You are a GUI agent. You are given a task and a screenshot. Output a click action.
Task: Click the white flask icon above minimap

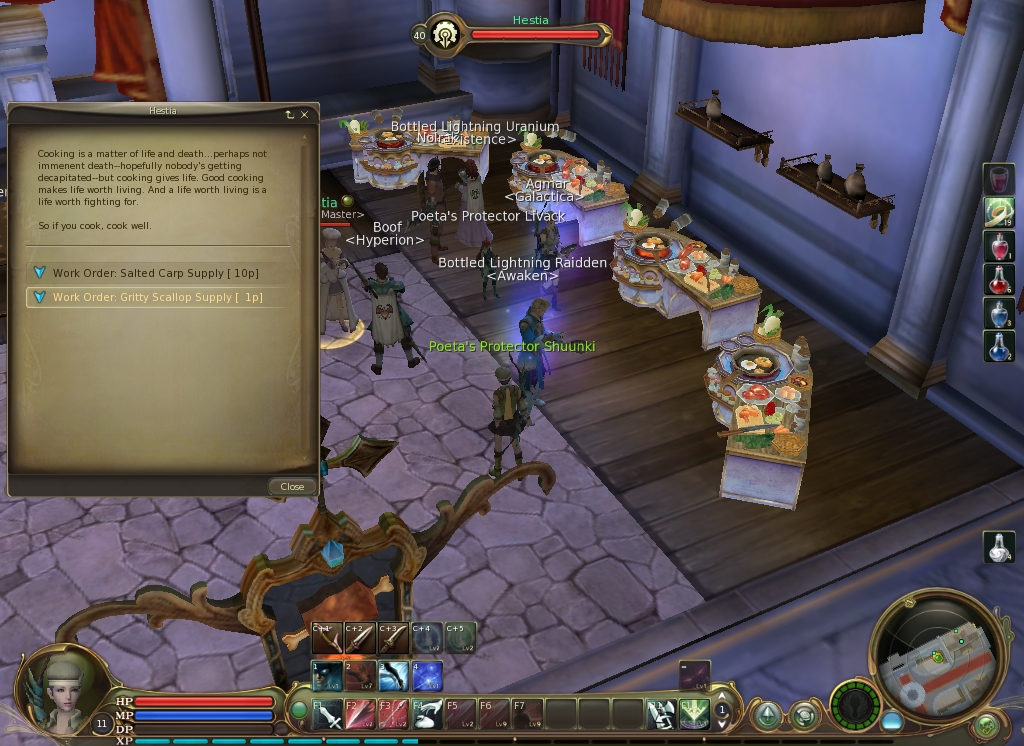(x=999, y=547)
